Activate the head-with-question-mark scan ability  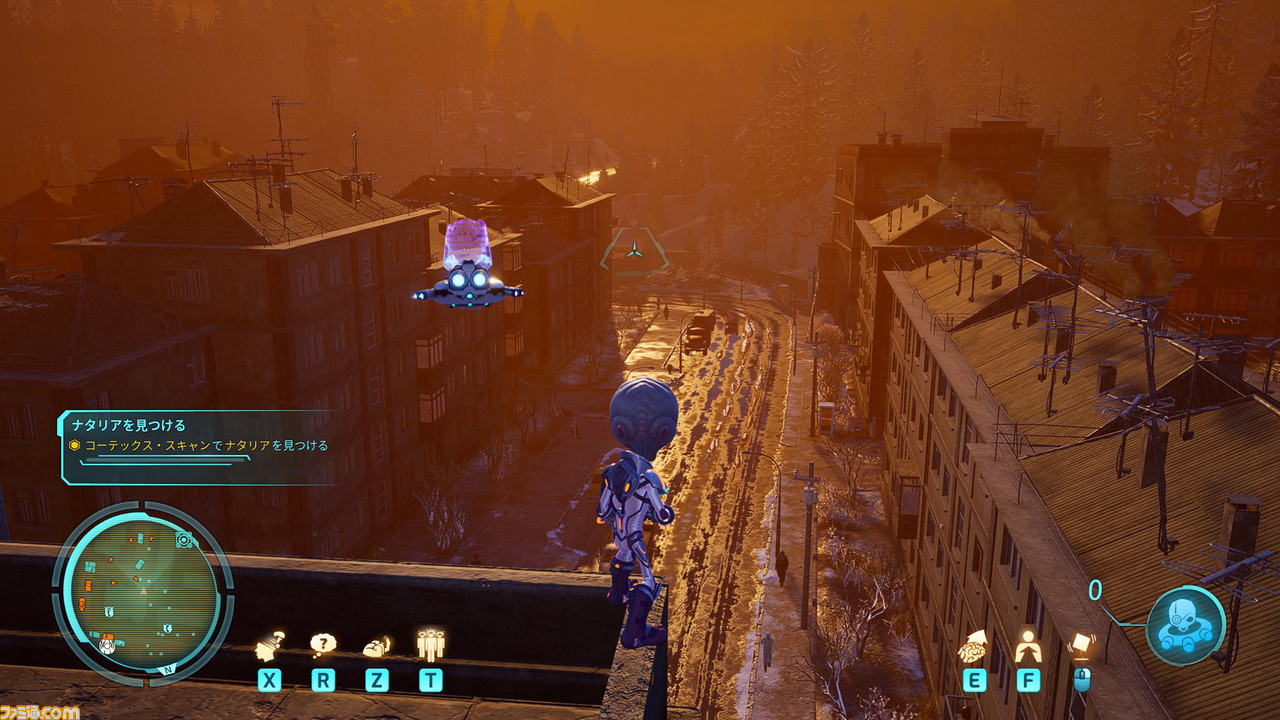point(269,648)
